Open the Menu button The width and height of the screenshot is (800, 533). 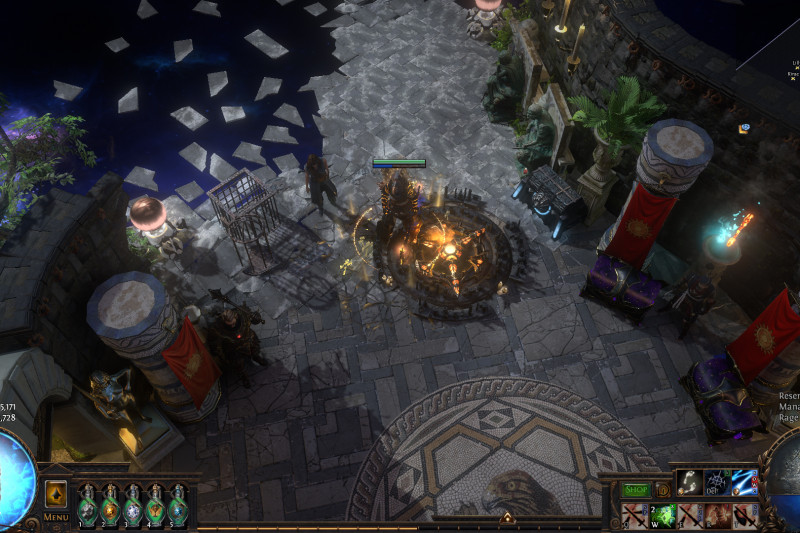(56, 517)
